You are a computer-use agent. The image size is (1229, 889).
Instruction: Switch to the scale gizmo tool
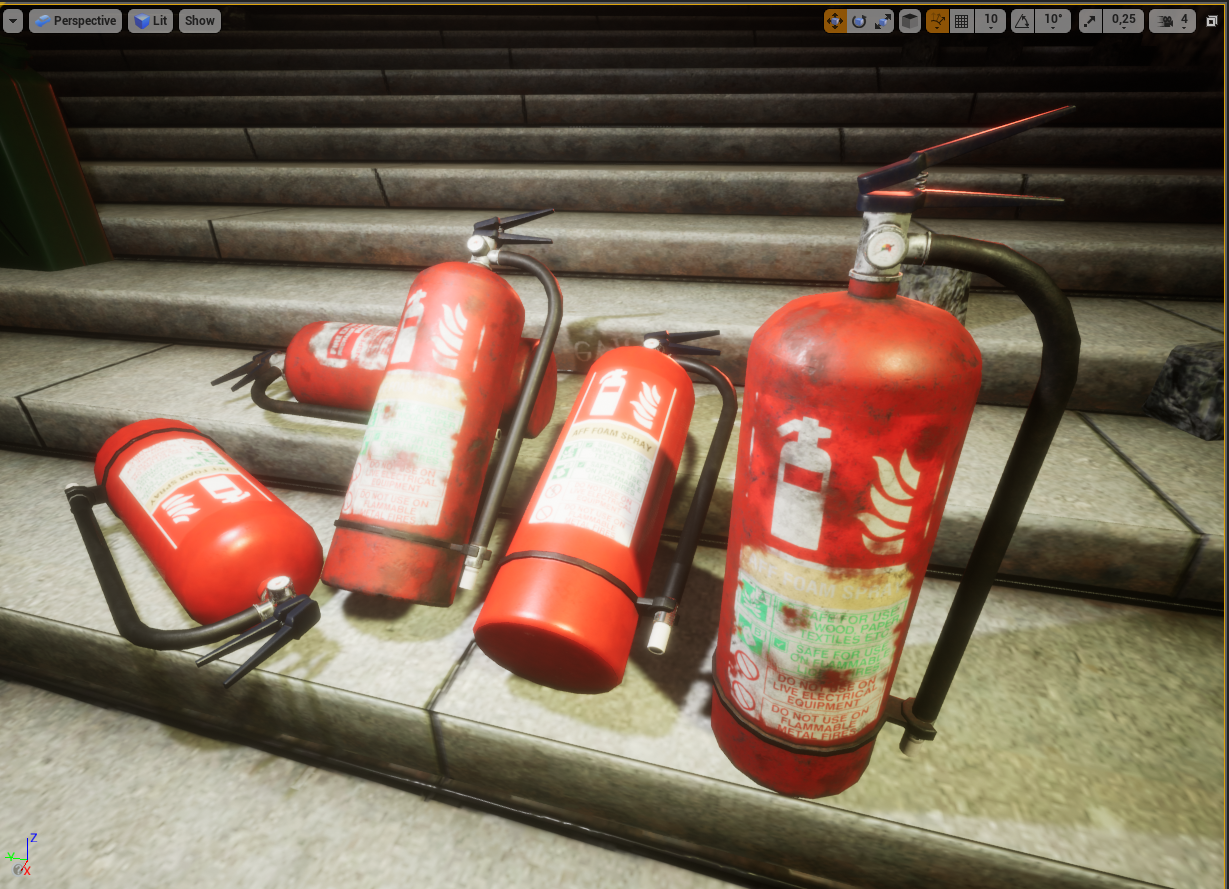coord(883,21)
